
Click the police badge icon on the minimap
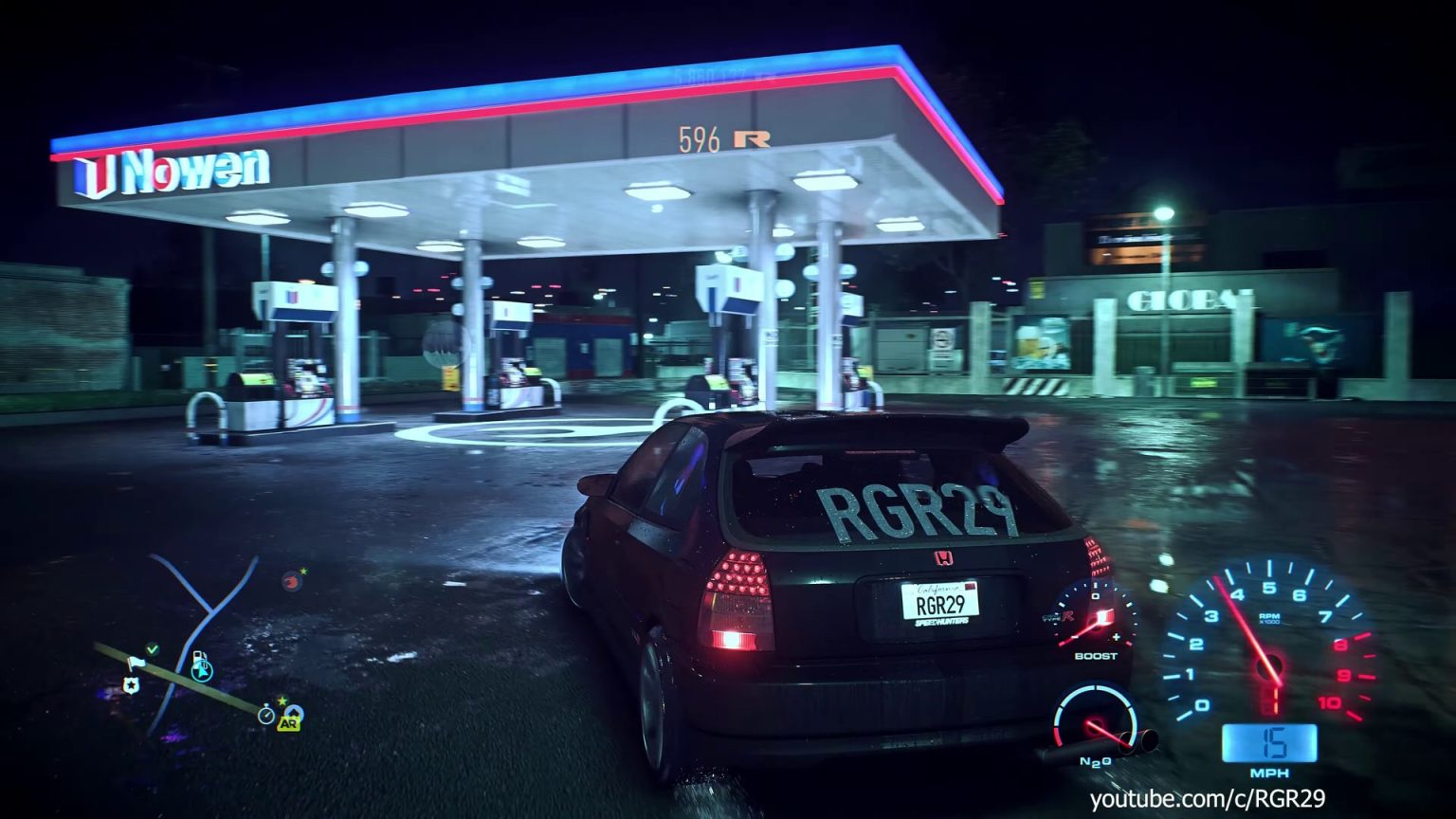point(131,684)
